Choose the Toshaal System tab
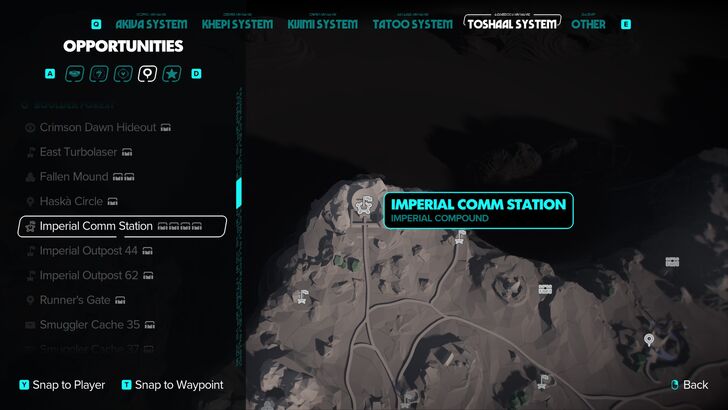The height and width of the screenshot is (410, 728). (x=511, y=22)
